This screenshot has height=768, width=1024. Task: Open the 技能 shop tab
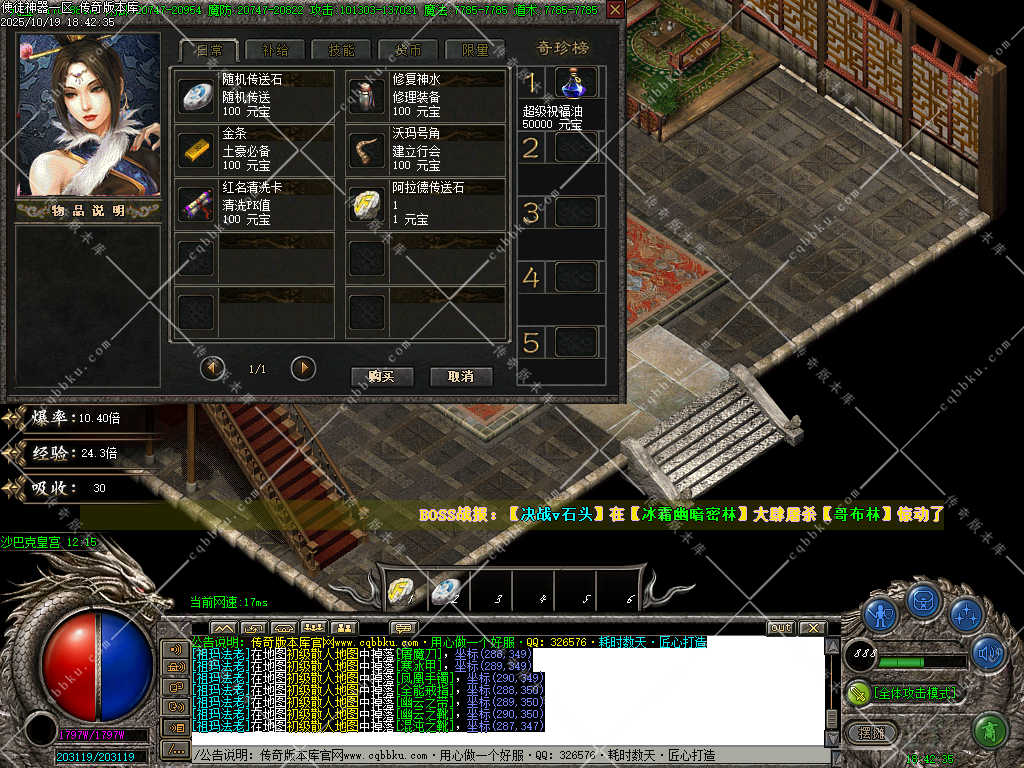341,50
